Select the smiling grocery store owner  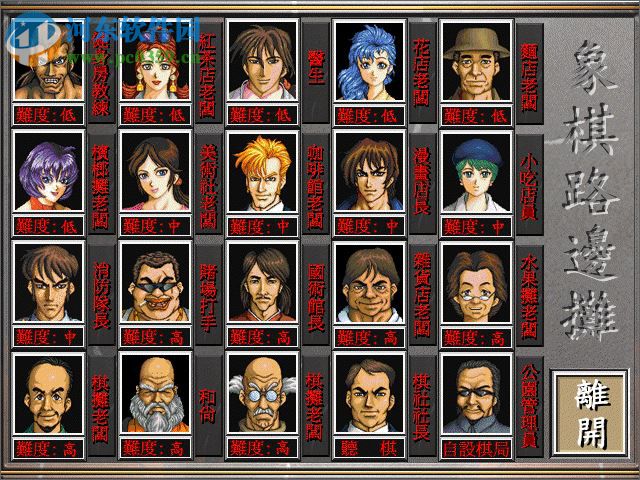(x=369, y=283)
